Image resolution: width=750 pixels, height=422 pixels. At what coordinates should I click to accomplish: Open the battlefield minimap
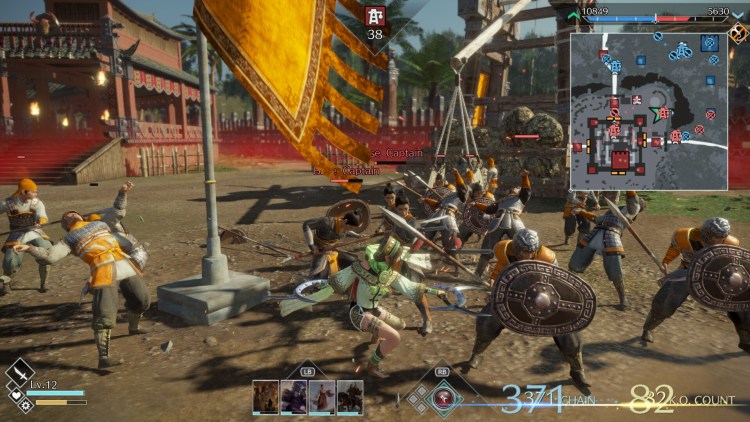649,112
